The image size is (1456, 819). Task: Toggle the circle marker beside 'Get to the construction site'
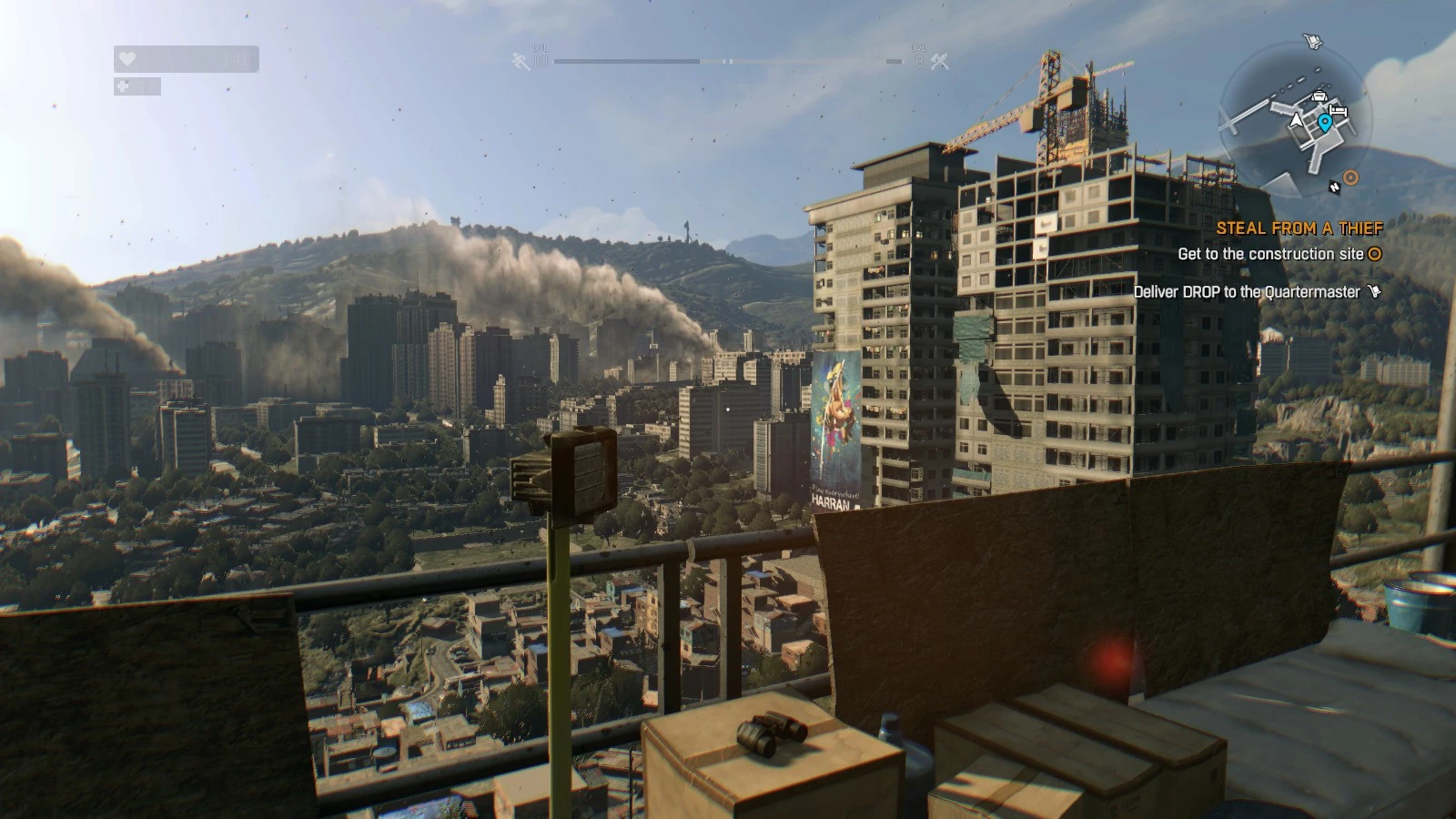pyautogui.click(x=1374, y=256)
